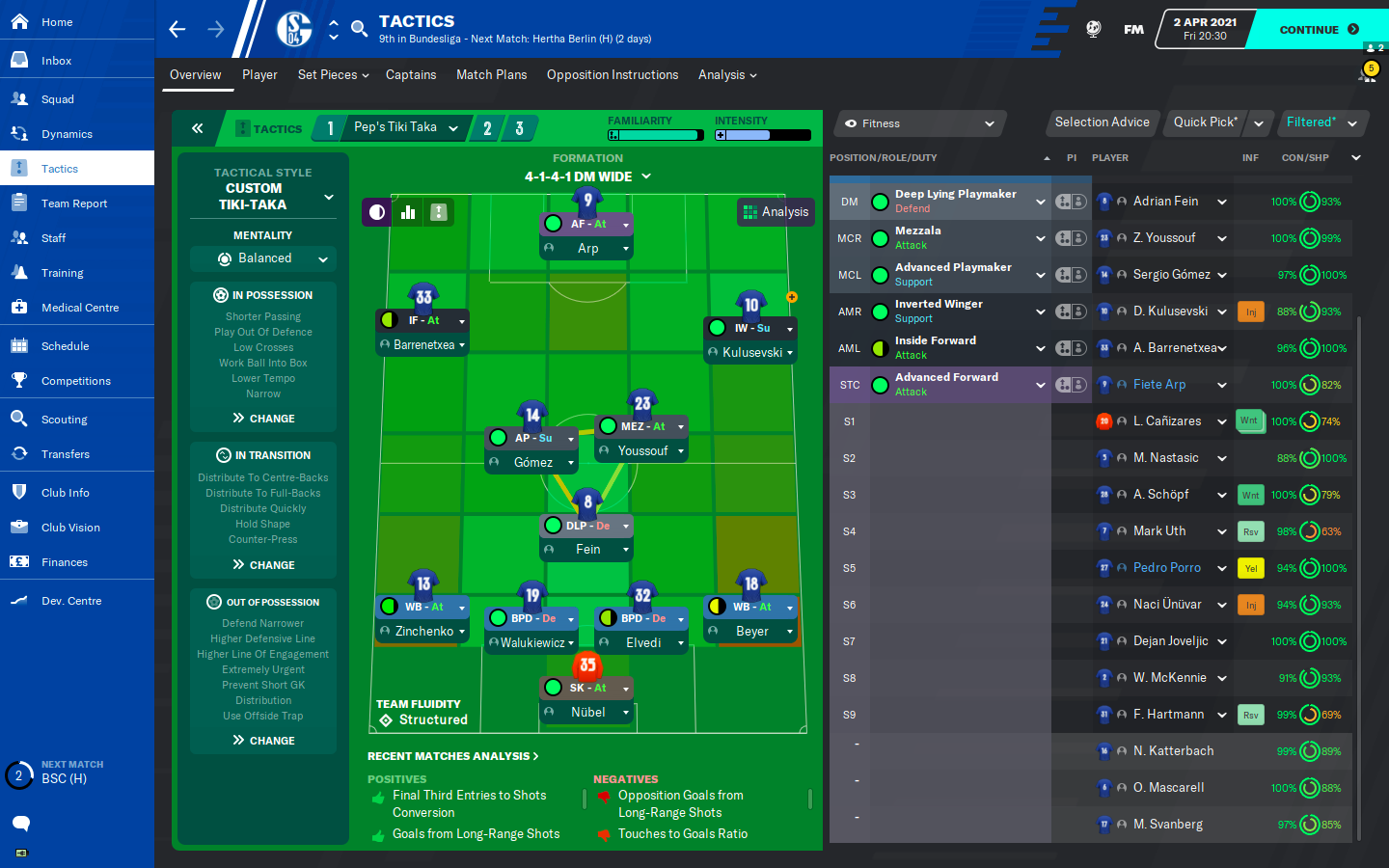
Task: Open the Set Pieces dropdown tab
Action: pyautogui.click(x=333, y=75)
